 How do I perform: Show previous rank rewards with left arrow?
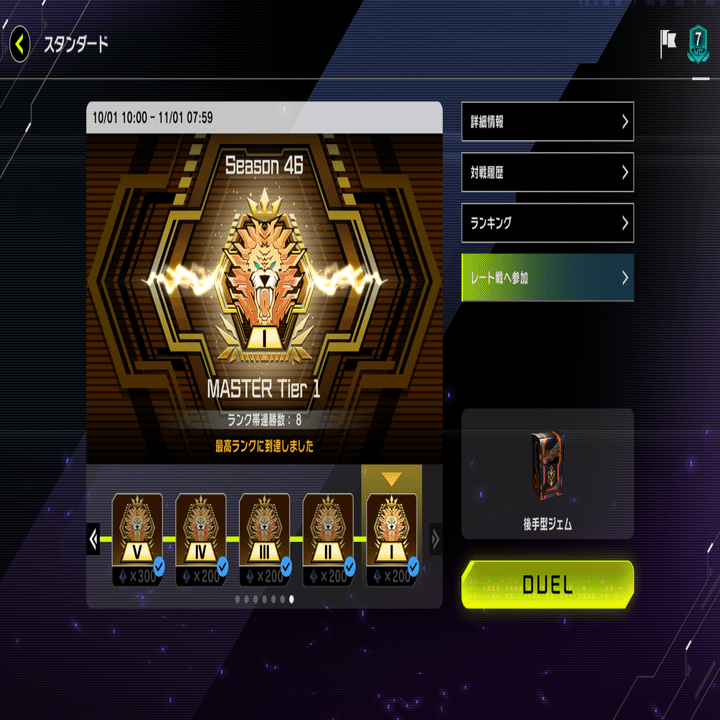(x=94, y=539)
